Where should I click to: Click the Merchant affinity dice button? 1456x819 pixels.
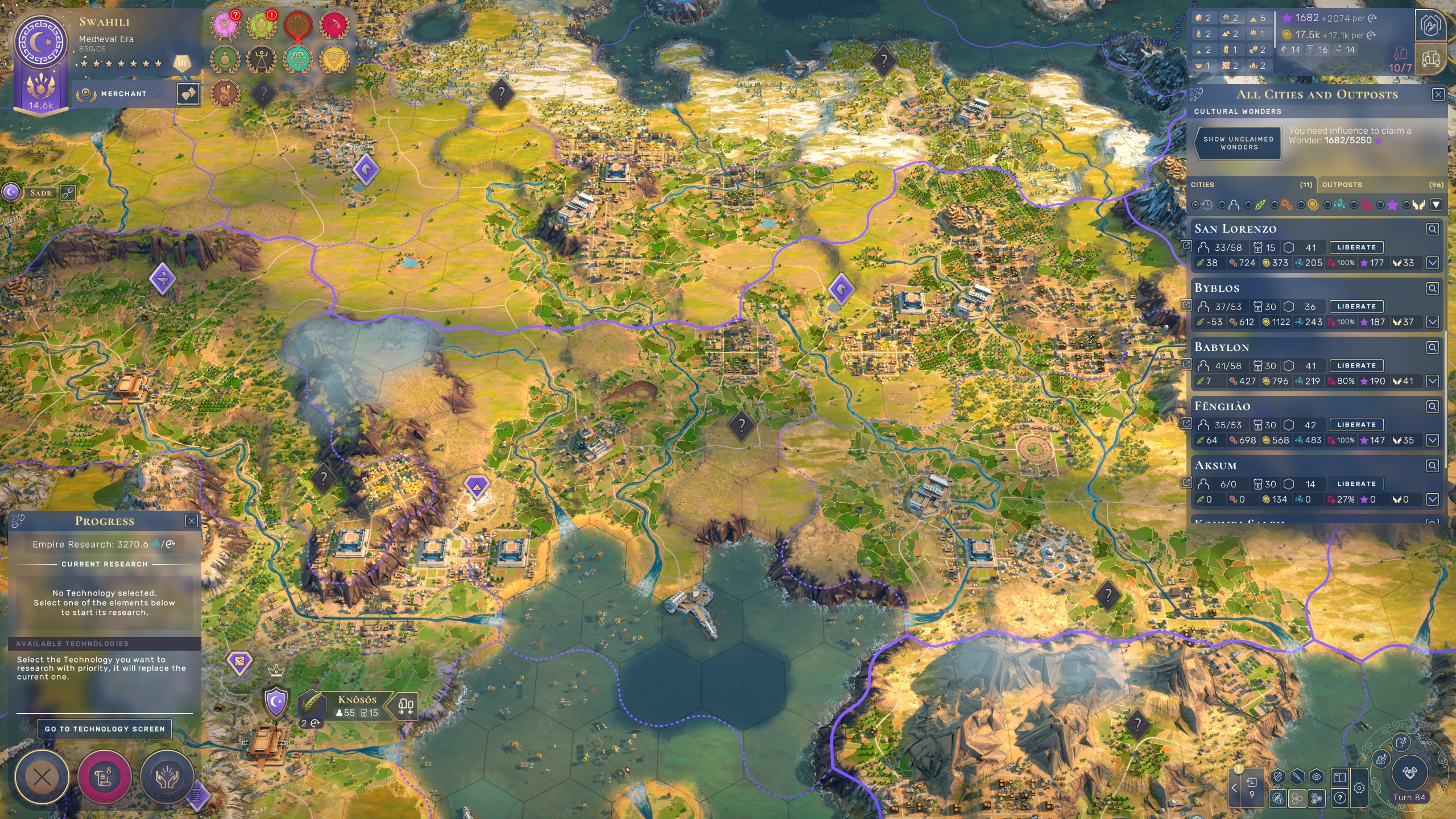click(x=188, y=94)
